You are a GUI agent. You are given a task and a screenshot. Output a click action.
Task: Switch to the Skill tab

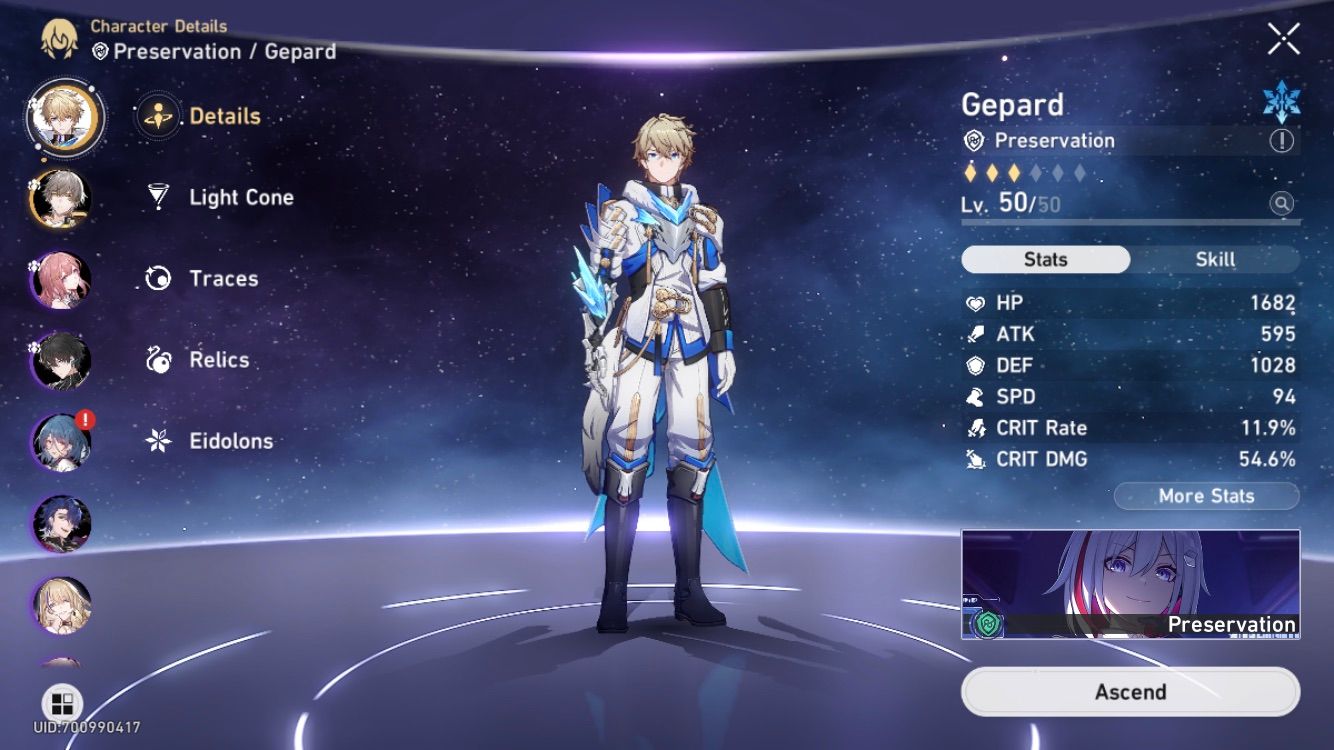(x=1215, y=259)
